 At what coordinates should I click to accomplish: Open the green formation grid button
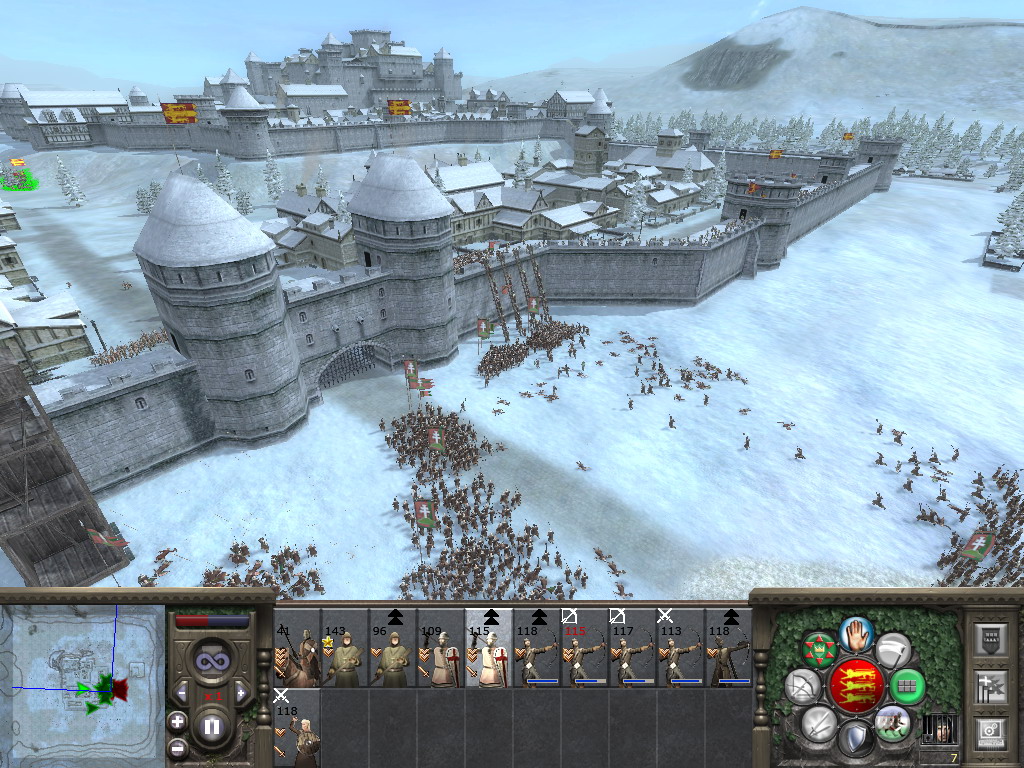(x=907, y=686)
